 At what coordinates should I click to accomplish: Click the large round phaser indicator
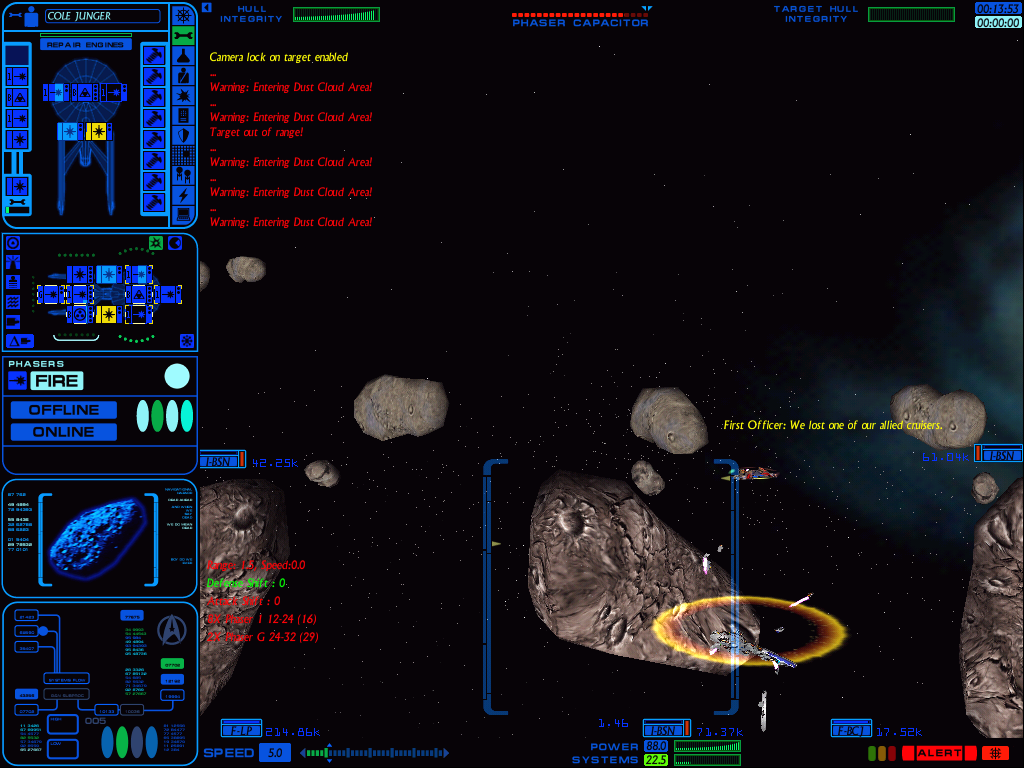(x=177, y=377)
